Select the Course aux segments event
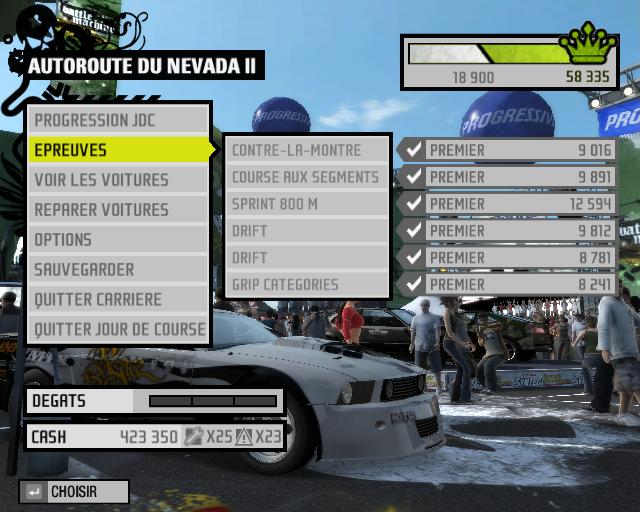The image size is (641, 512). click(x=306, y=177)
